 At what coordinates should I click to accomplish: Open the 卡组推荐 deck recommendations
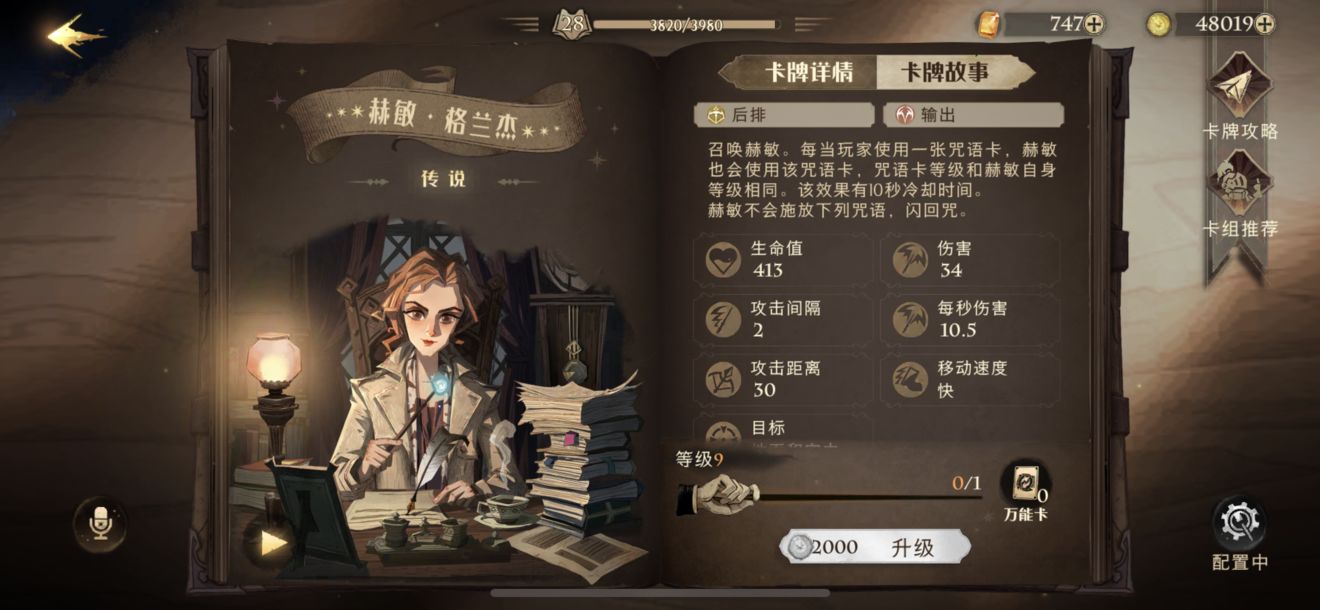[1240, 195]
